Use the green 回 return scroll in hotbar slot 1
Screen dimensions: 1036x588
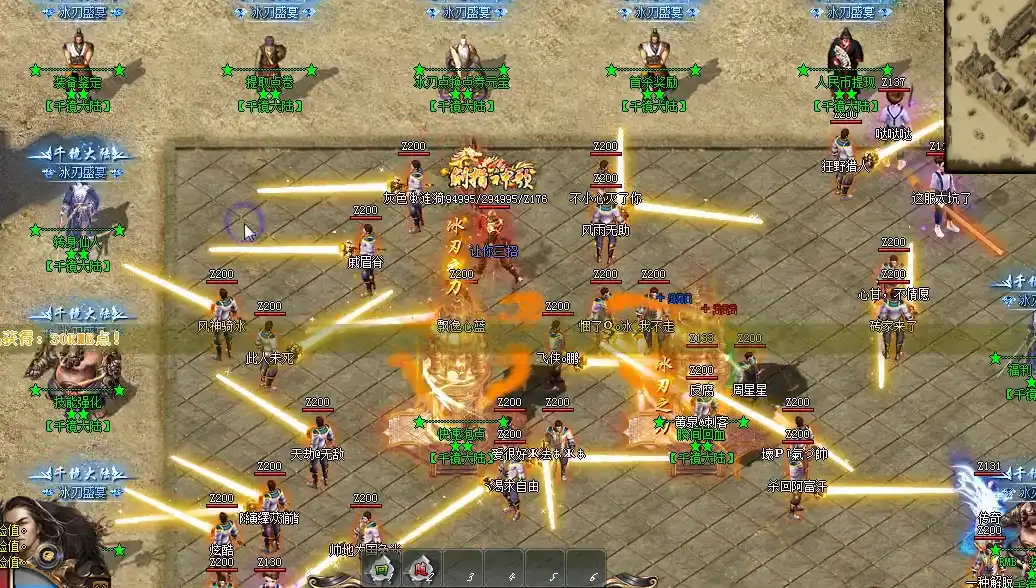(x=381, y=570)
